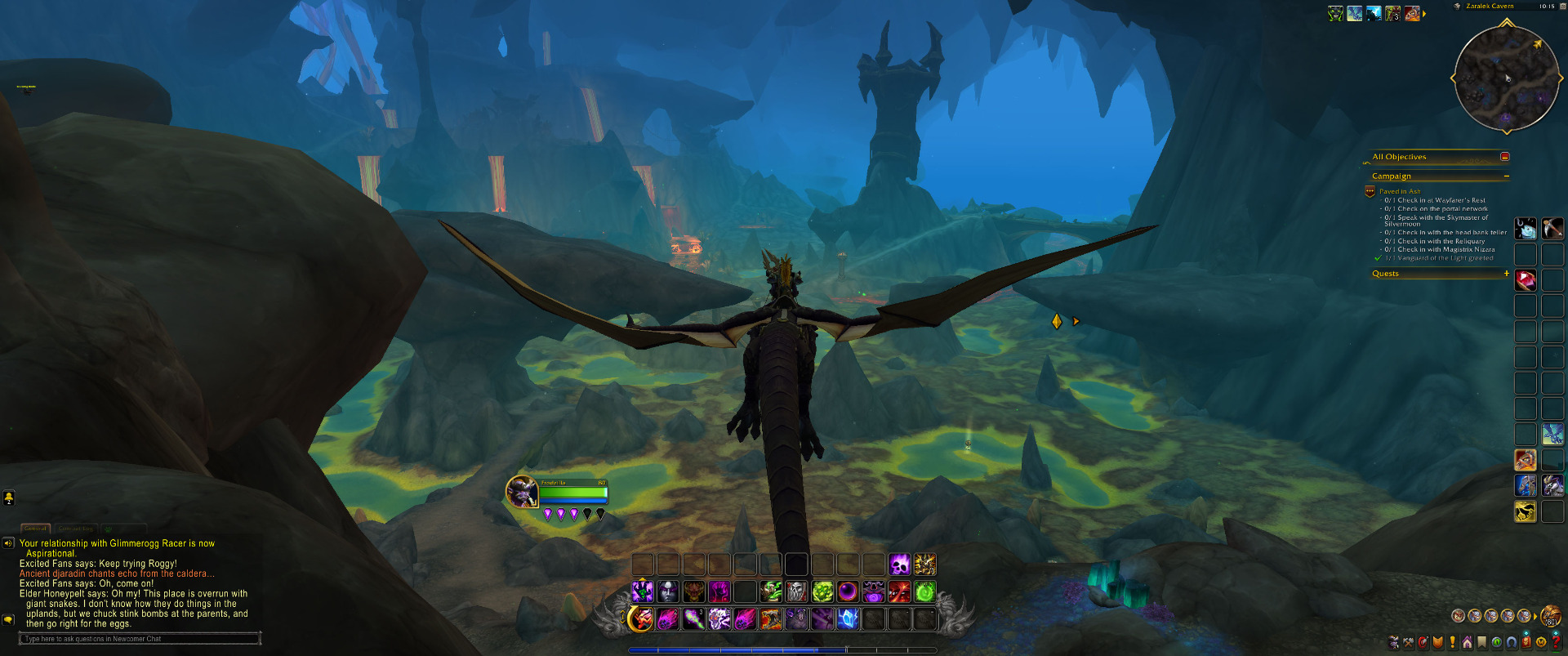
Task: Use the green swirl portal ability
Action: tap(924, 591)
